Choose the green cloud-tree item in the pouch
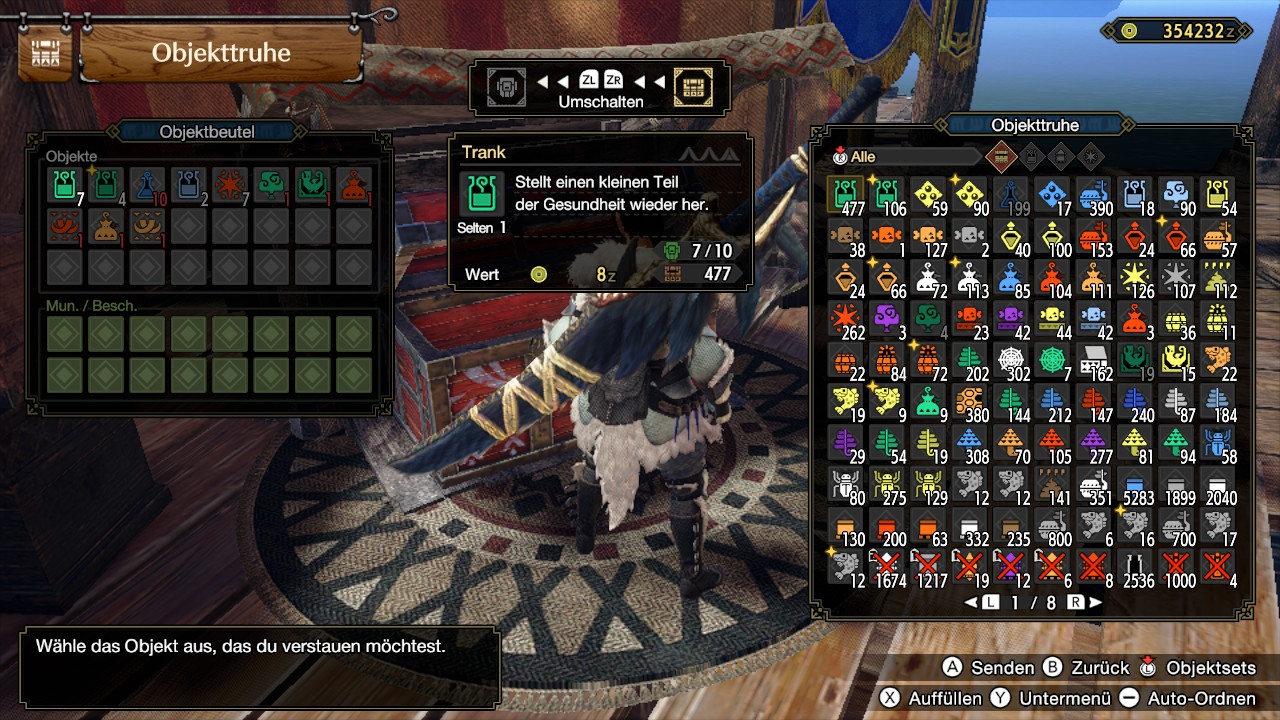This screenshot has height=720, width=1280. point(271,185)
